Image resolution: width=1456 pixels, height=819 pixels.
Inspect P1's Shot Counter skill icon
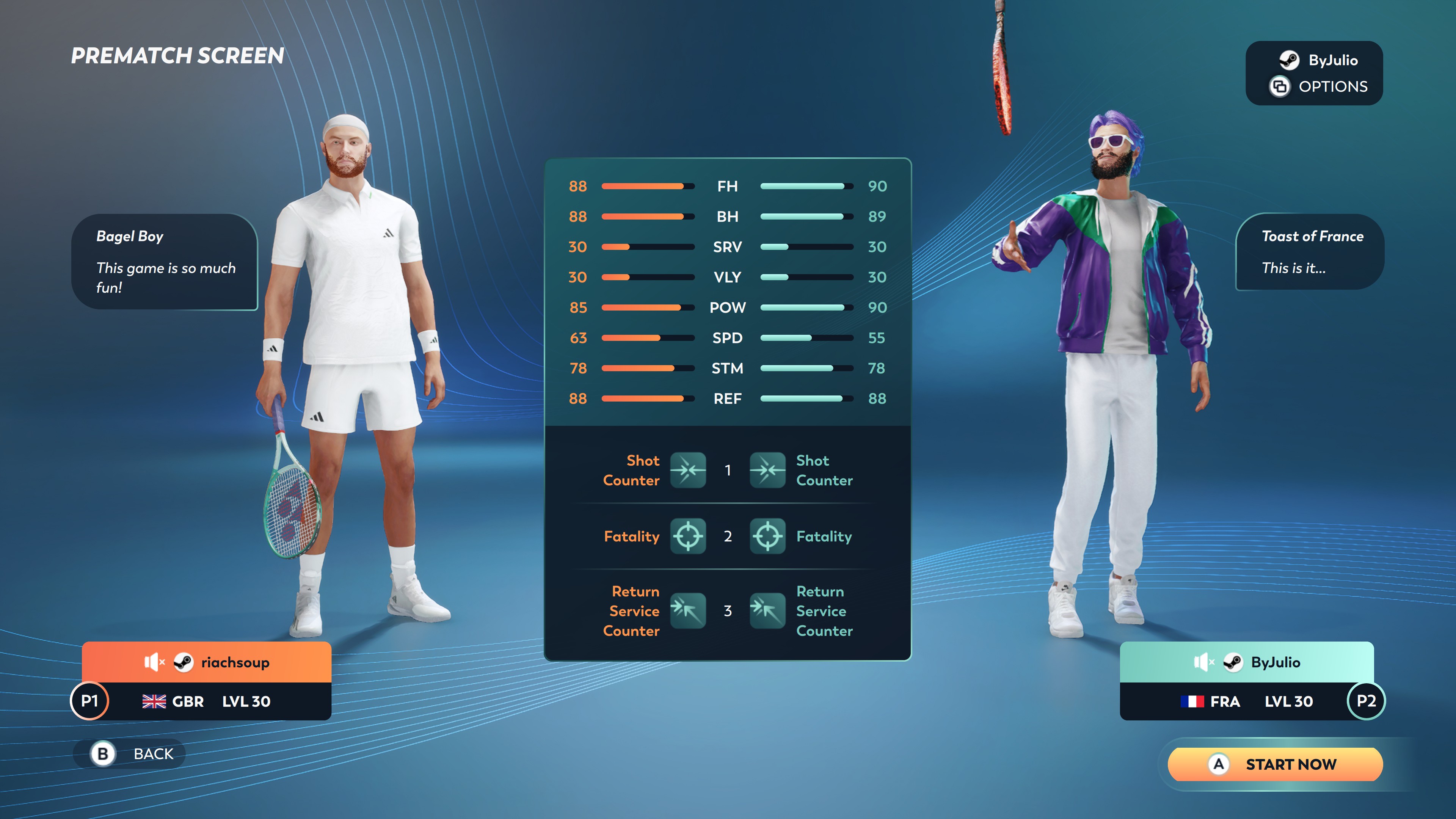688,470
